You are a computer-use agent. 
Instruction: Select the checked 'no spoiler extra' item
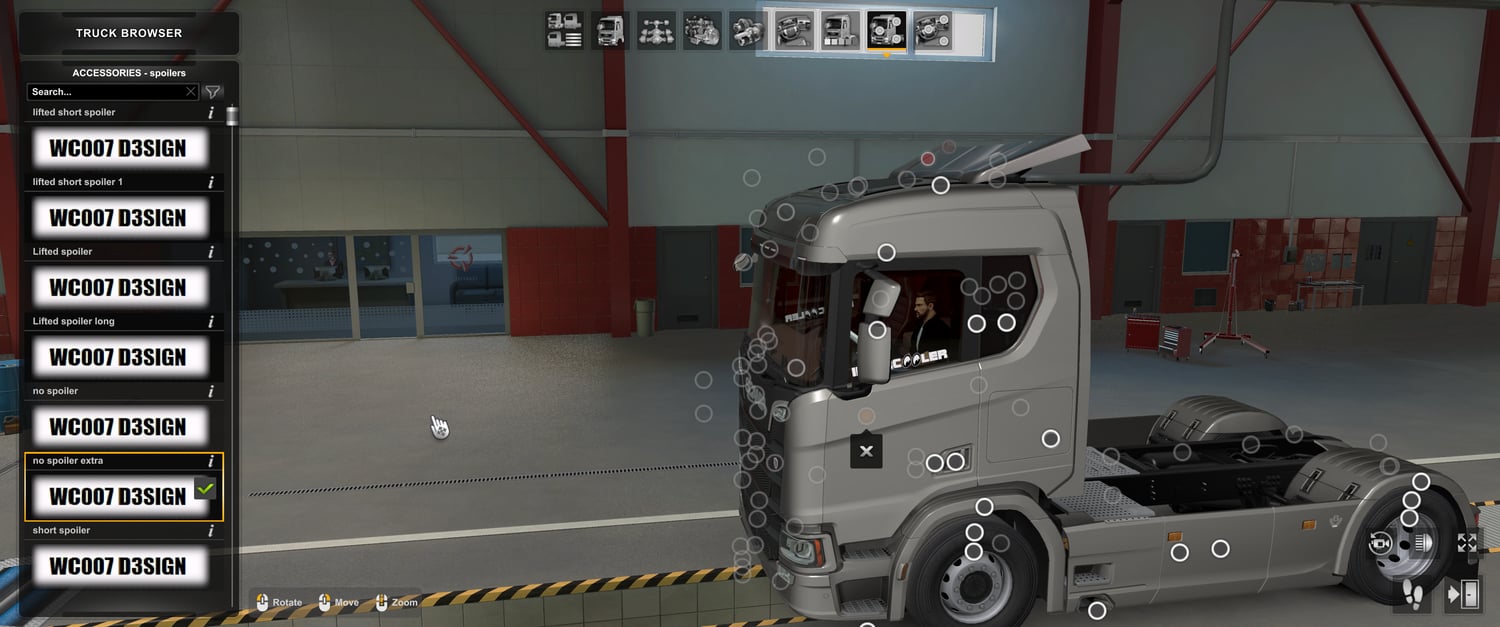(118, 496)
